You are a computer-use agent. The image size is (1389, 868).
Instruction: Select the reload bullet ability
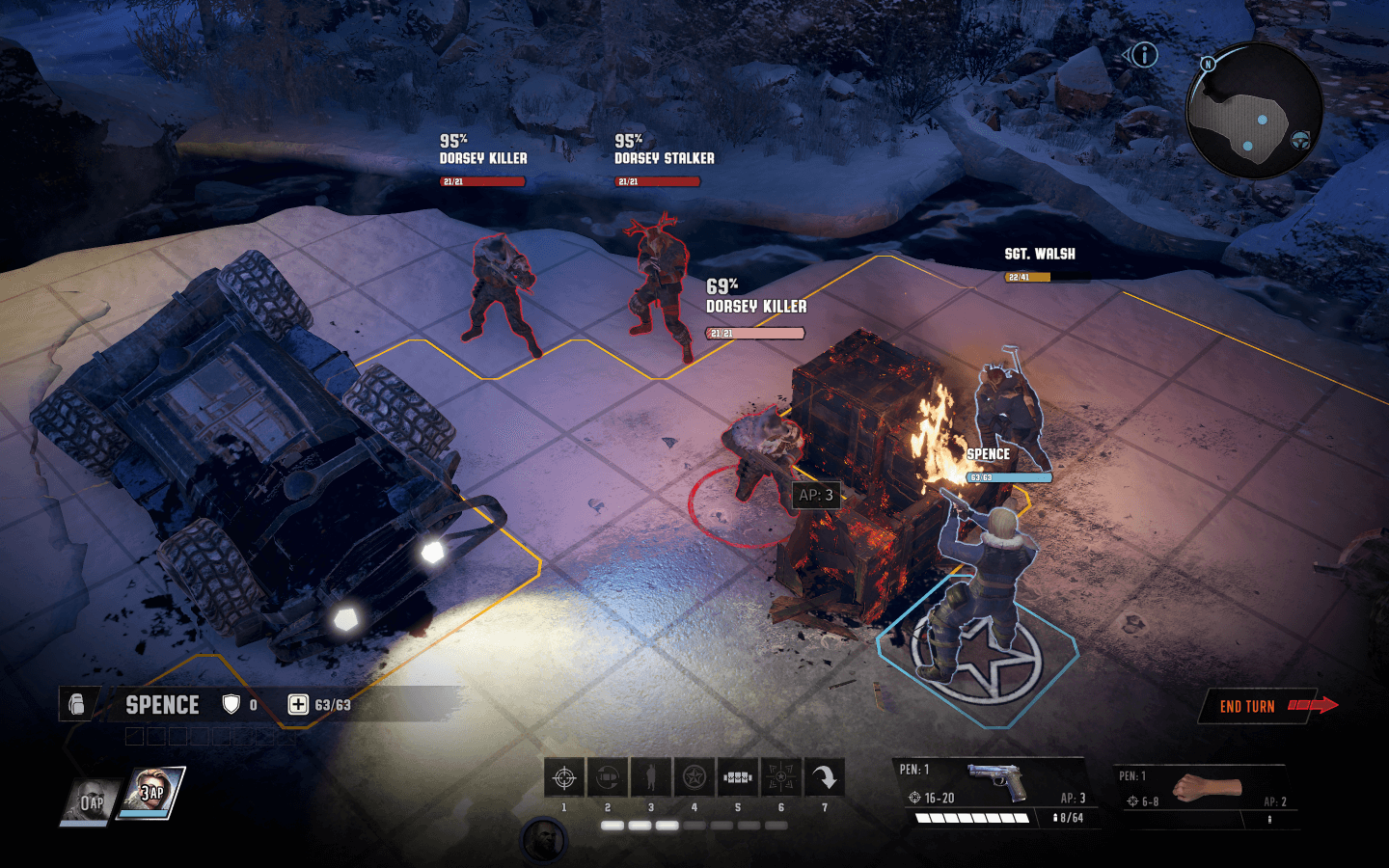(608, 777)
